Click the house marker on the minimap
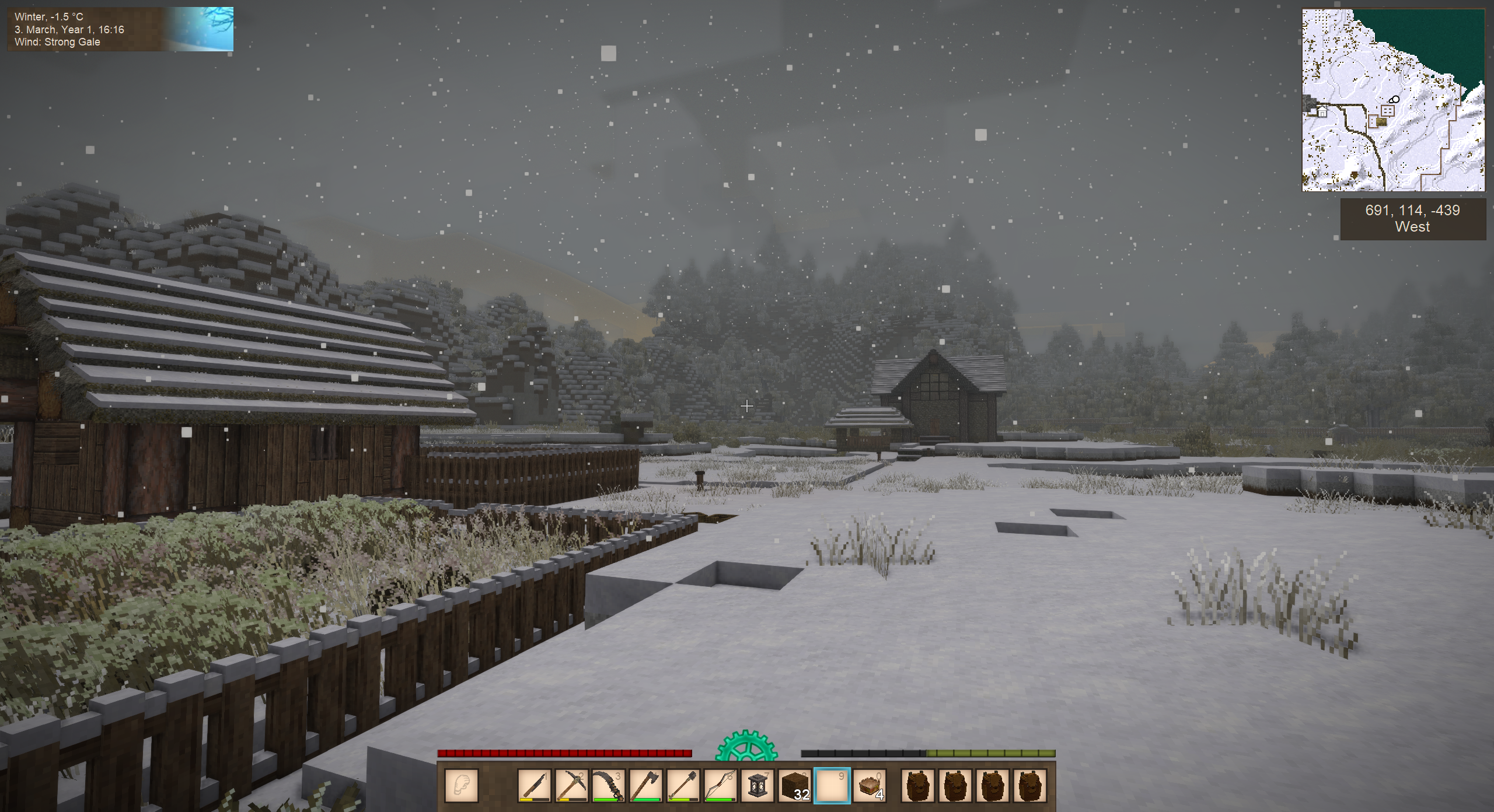 (1322, 111)
